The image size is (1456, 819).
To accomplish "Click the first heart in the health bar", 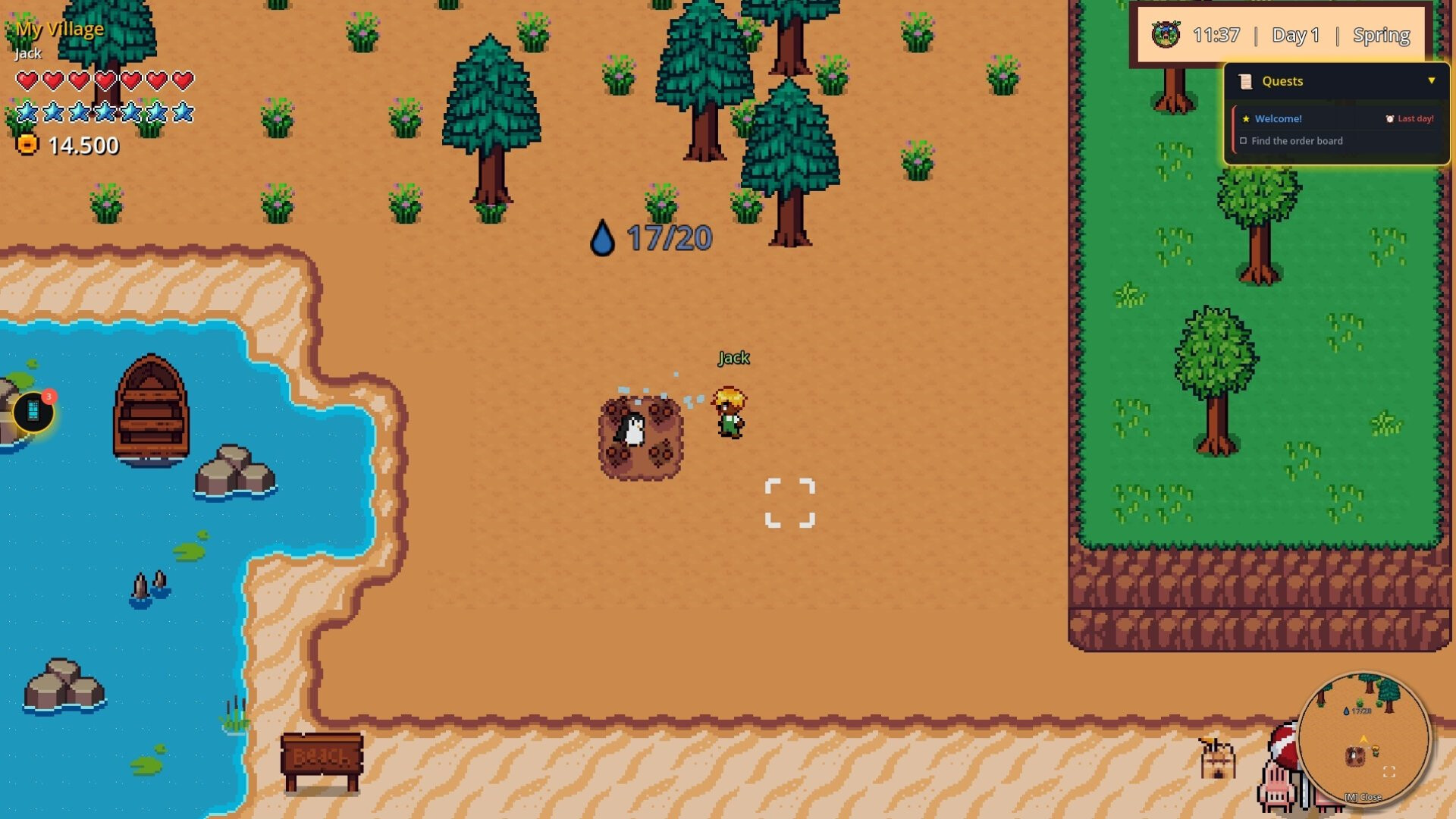I will coord(27,78).
